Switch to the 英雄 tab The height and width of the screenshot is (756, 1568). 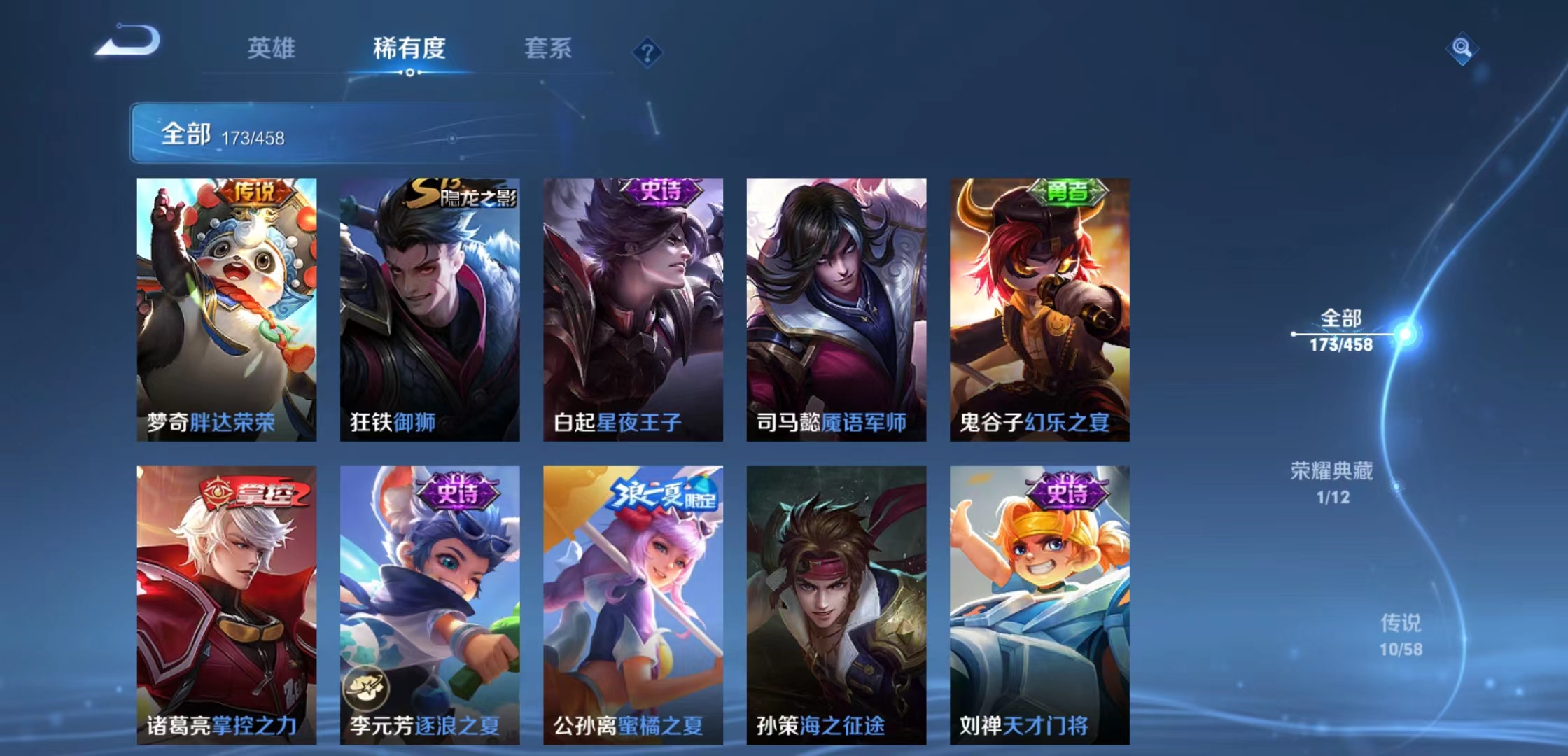pos(272,49)
